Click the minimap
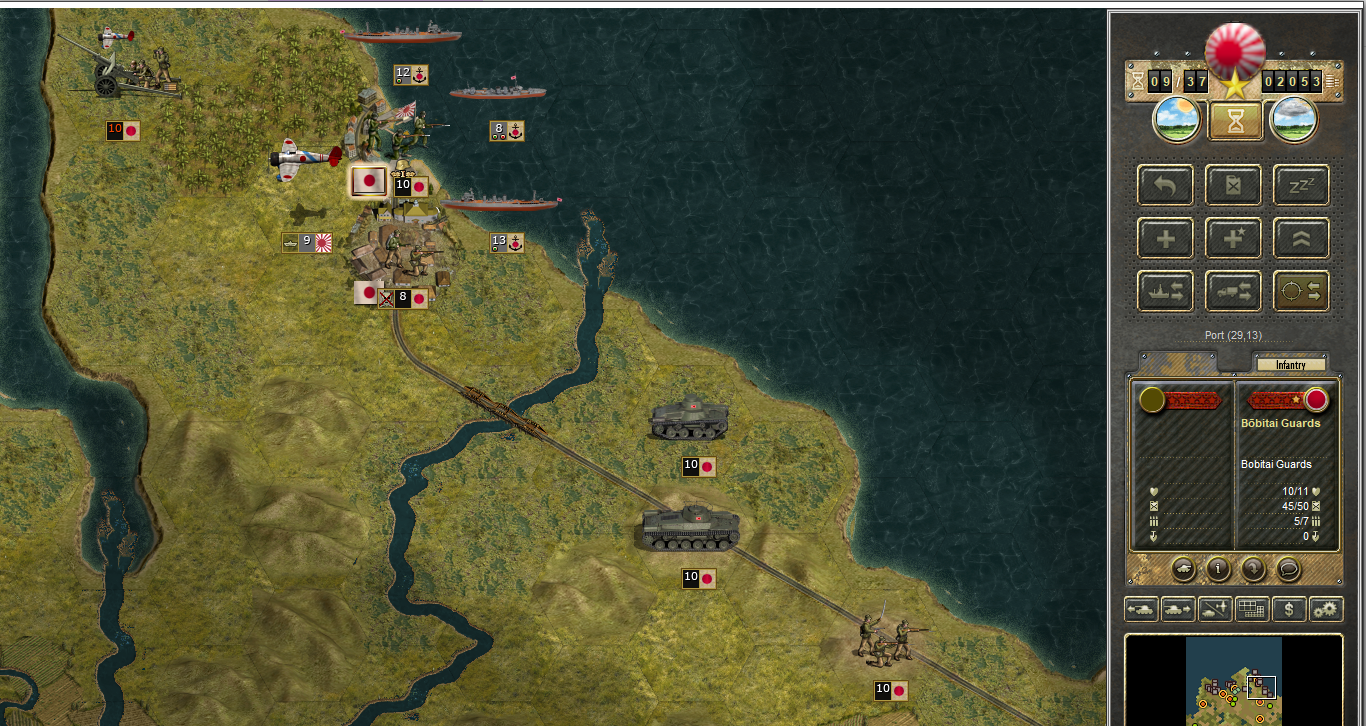The height and width of the screenshot is (726, 1366). (1234, 680)
